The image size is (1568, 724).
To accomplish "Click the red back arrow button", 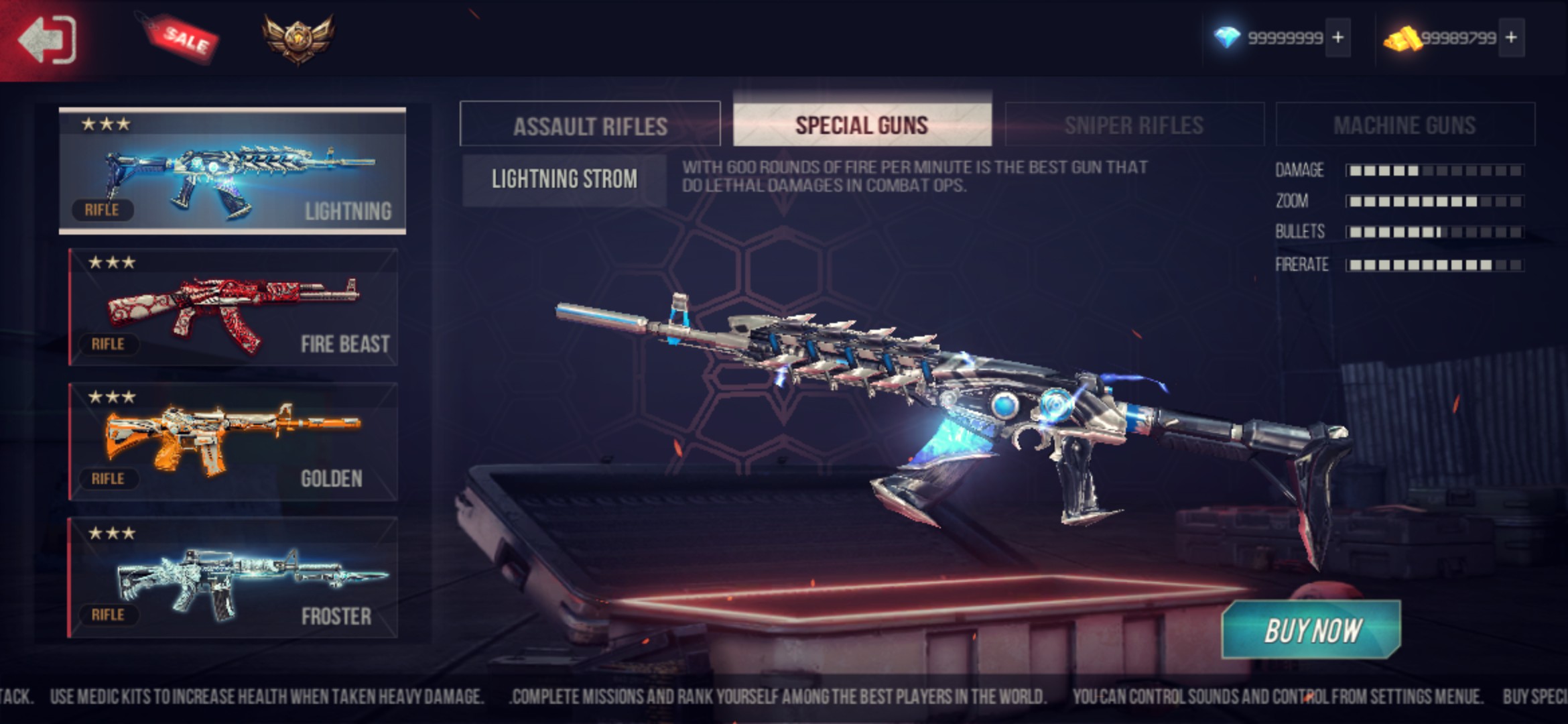I will (x=47, y=39).
